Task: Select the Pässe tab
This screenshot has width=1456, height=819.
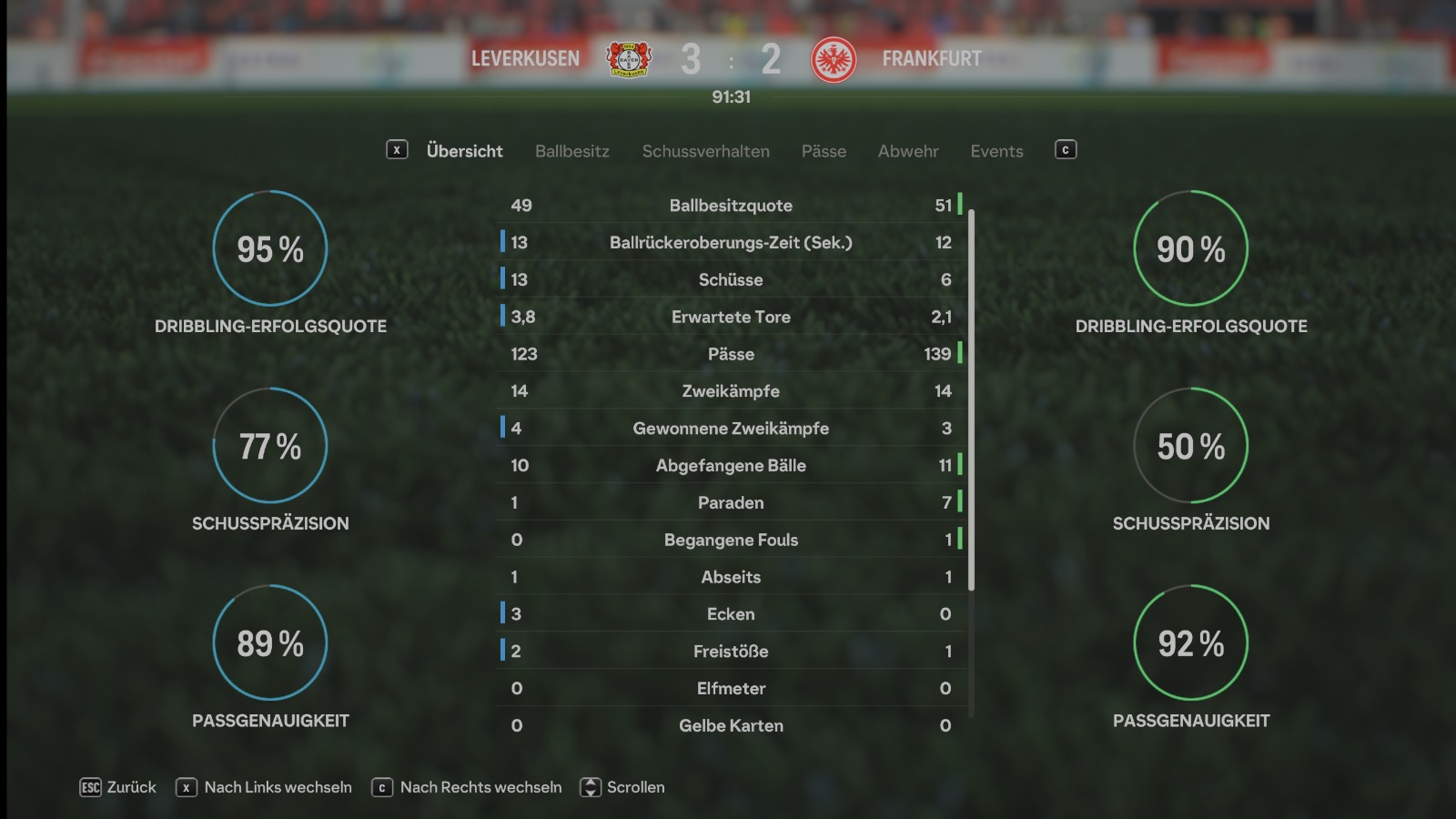Action: pyautogui.click(x=824, y=151)
